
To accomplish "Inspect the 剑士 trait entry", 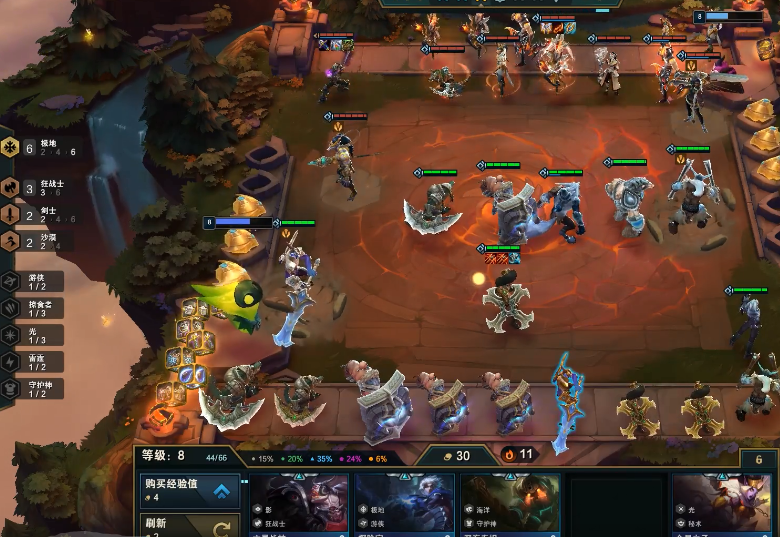I will 38,214.
